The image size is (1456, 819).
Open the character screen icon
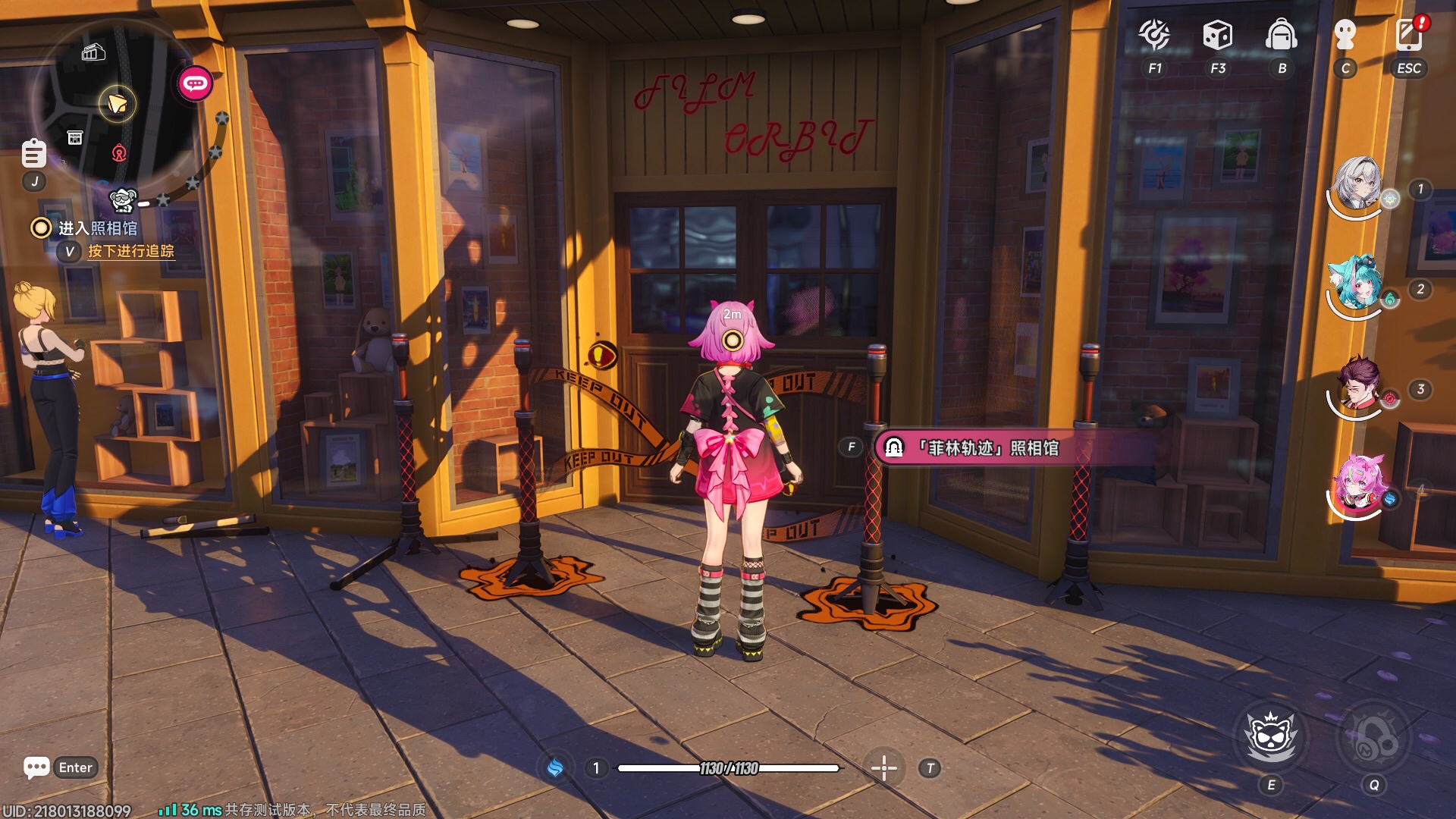1345,36
